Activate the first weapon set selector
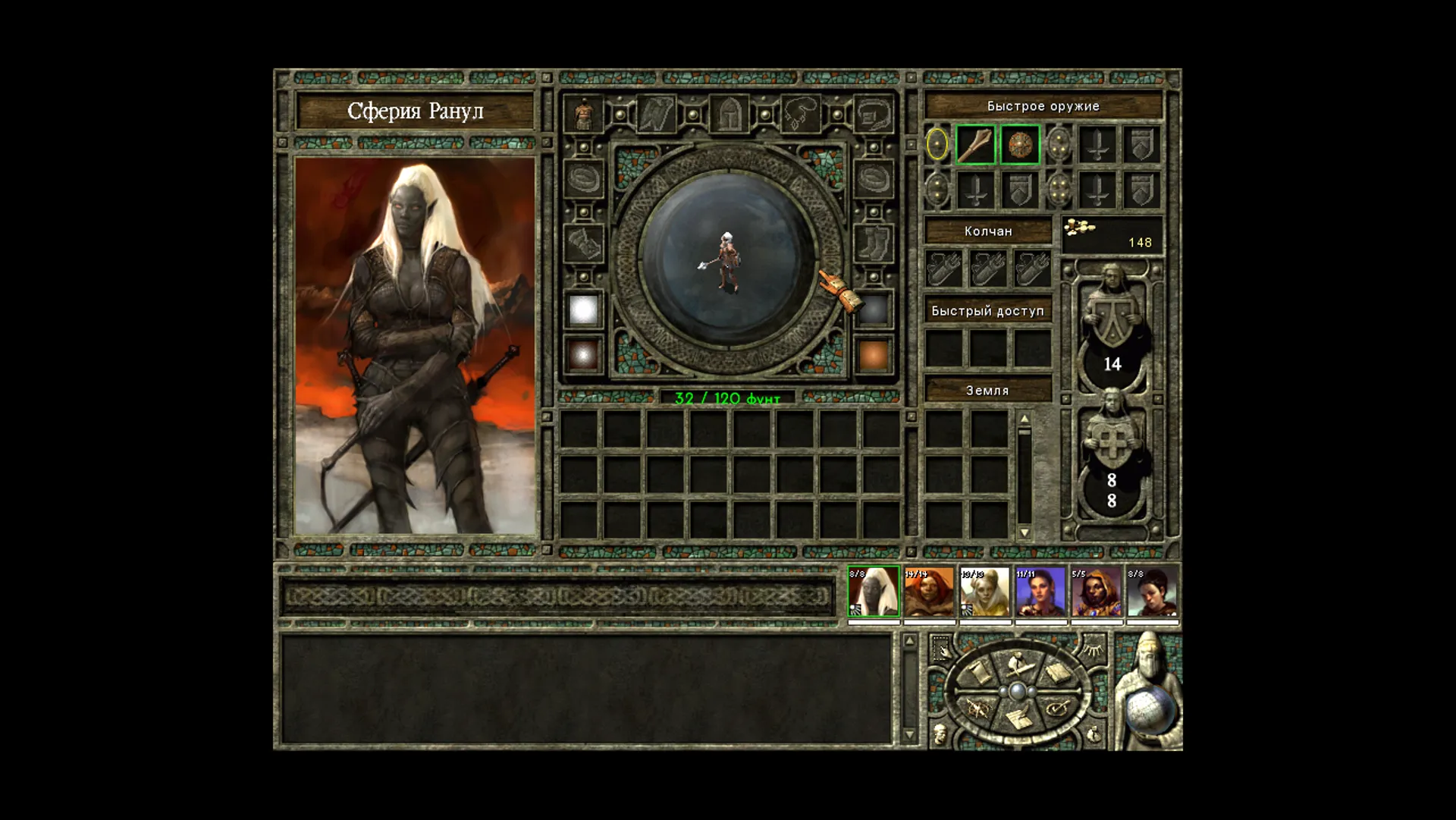The height and width of the screenshot is (820, 1456). pos(937,144)
